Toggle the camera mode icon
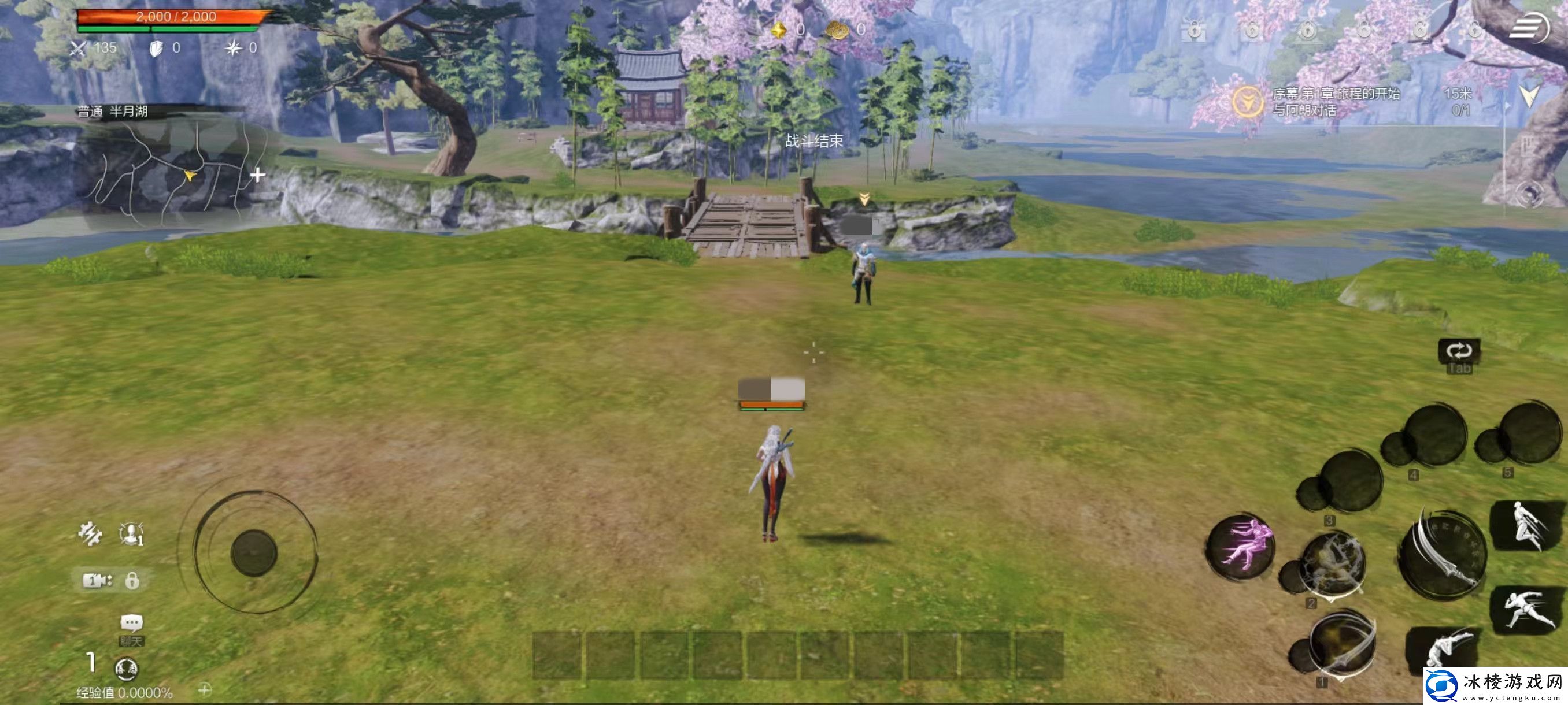The width and height of the screenshot is (1568, 705). [97, 580]
